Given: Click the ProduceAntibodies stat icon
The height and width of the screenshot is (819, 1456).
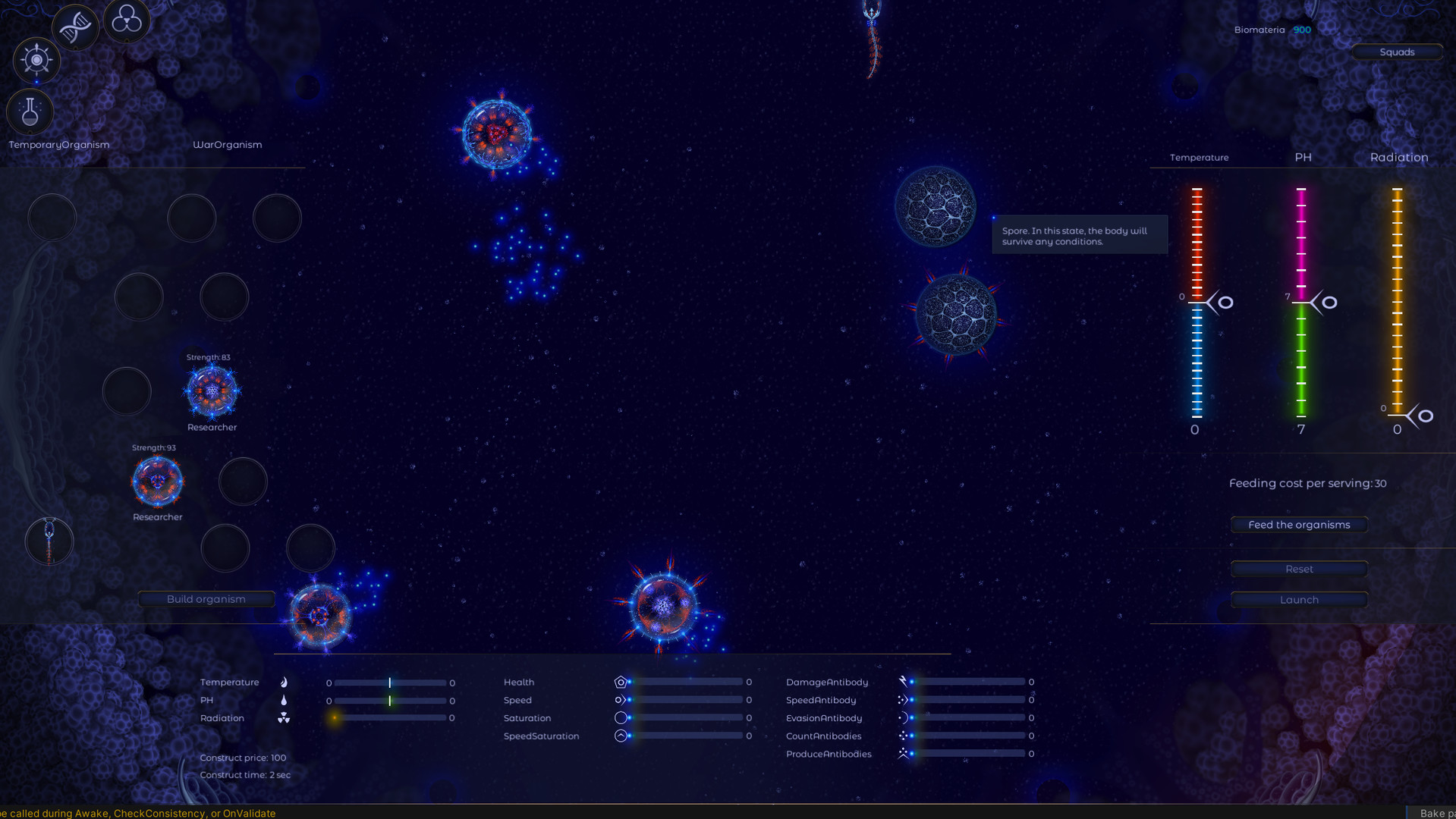Looking at the screenshot, I should pos(904,753).
